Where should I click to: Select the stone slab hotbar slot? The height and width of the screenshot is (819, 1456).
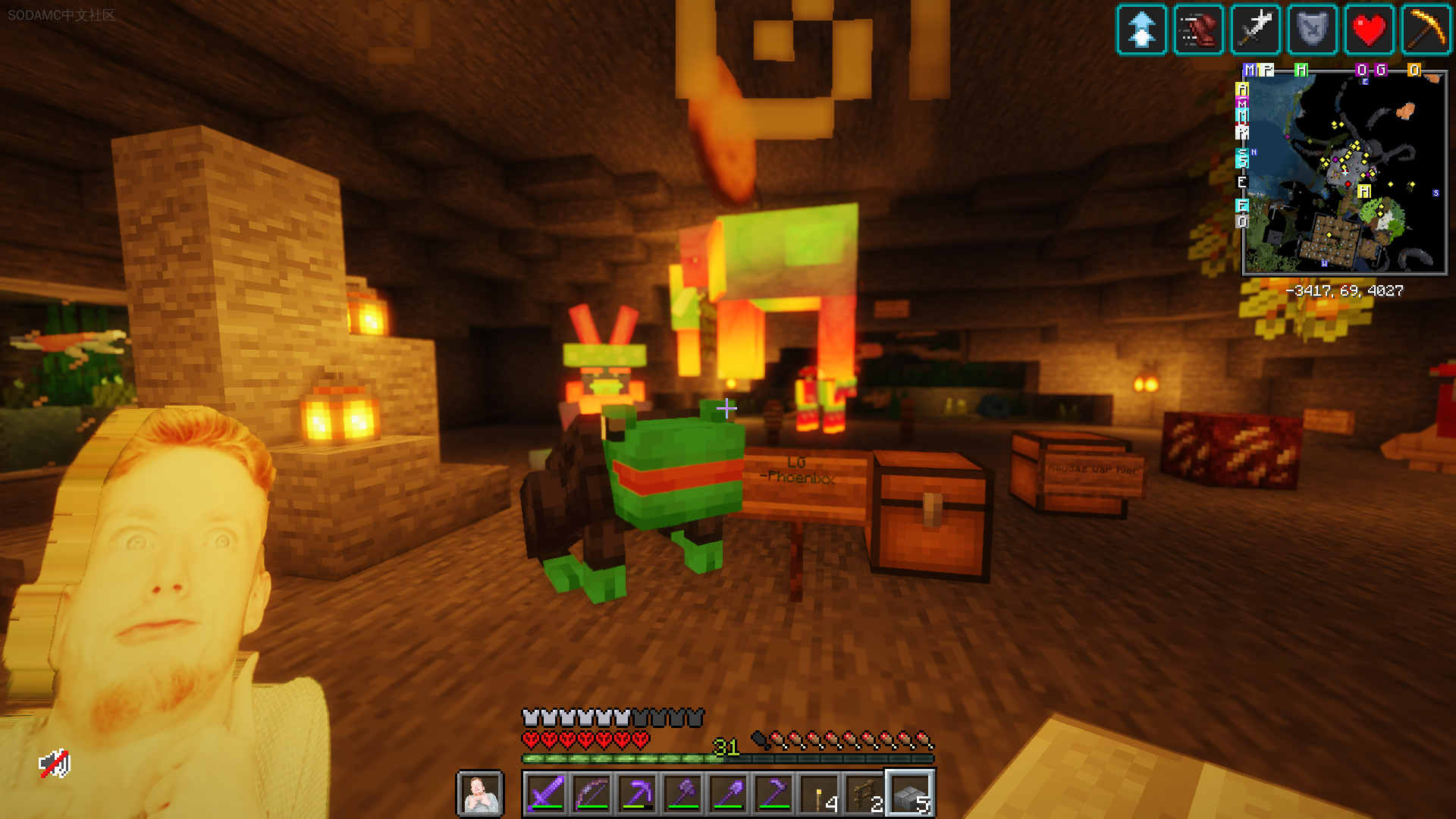coord(911,794)
